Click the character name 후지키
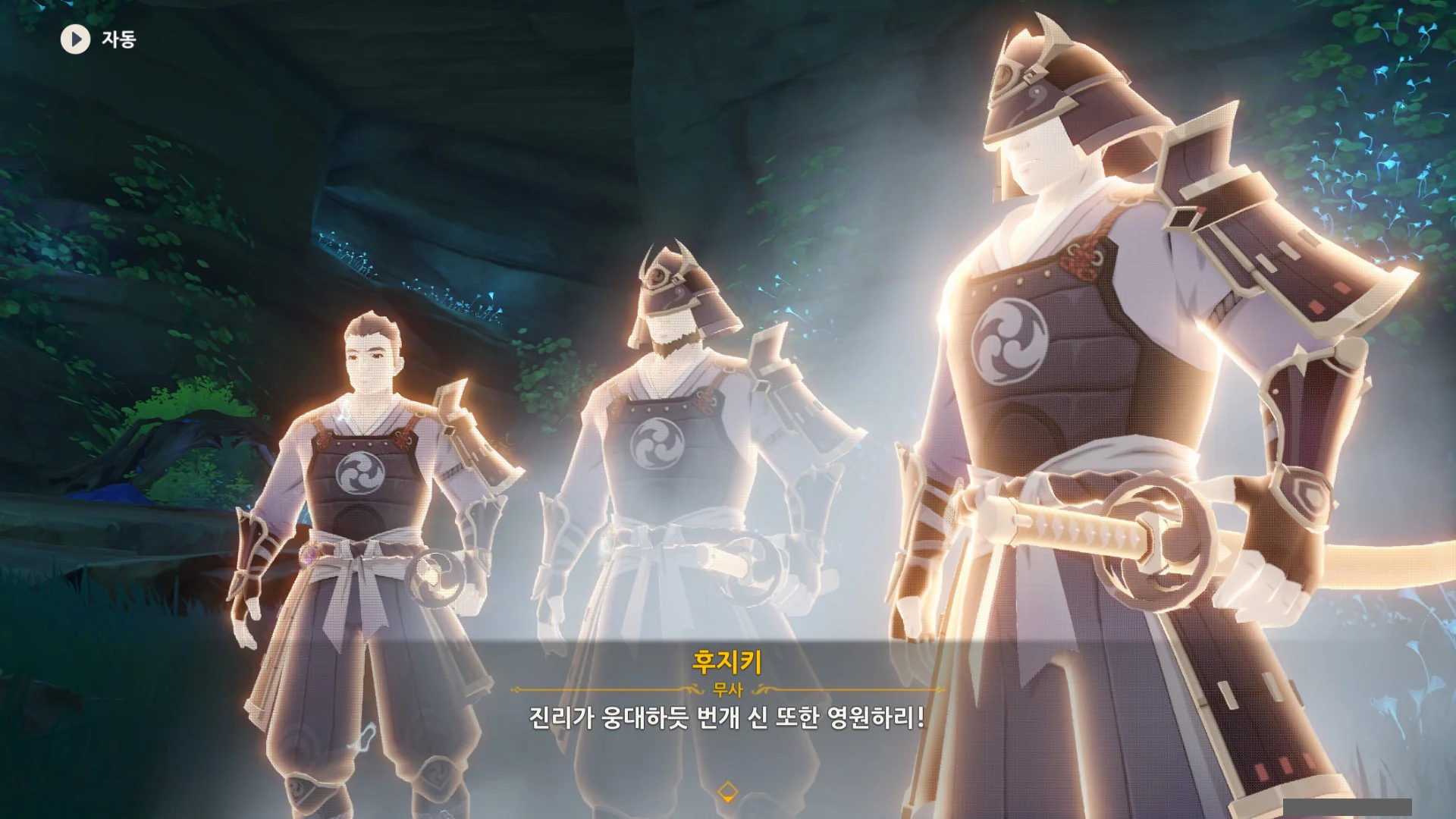 pyautogui.click(x=727, y=662)
